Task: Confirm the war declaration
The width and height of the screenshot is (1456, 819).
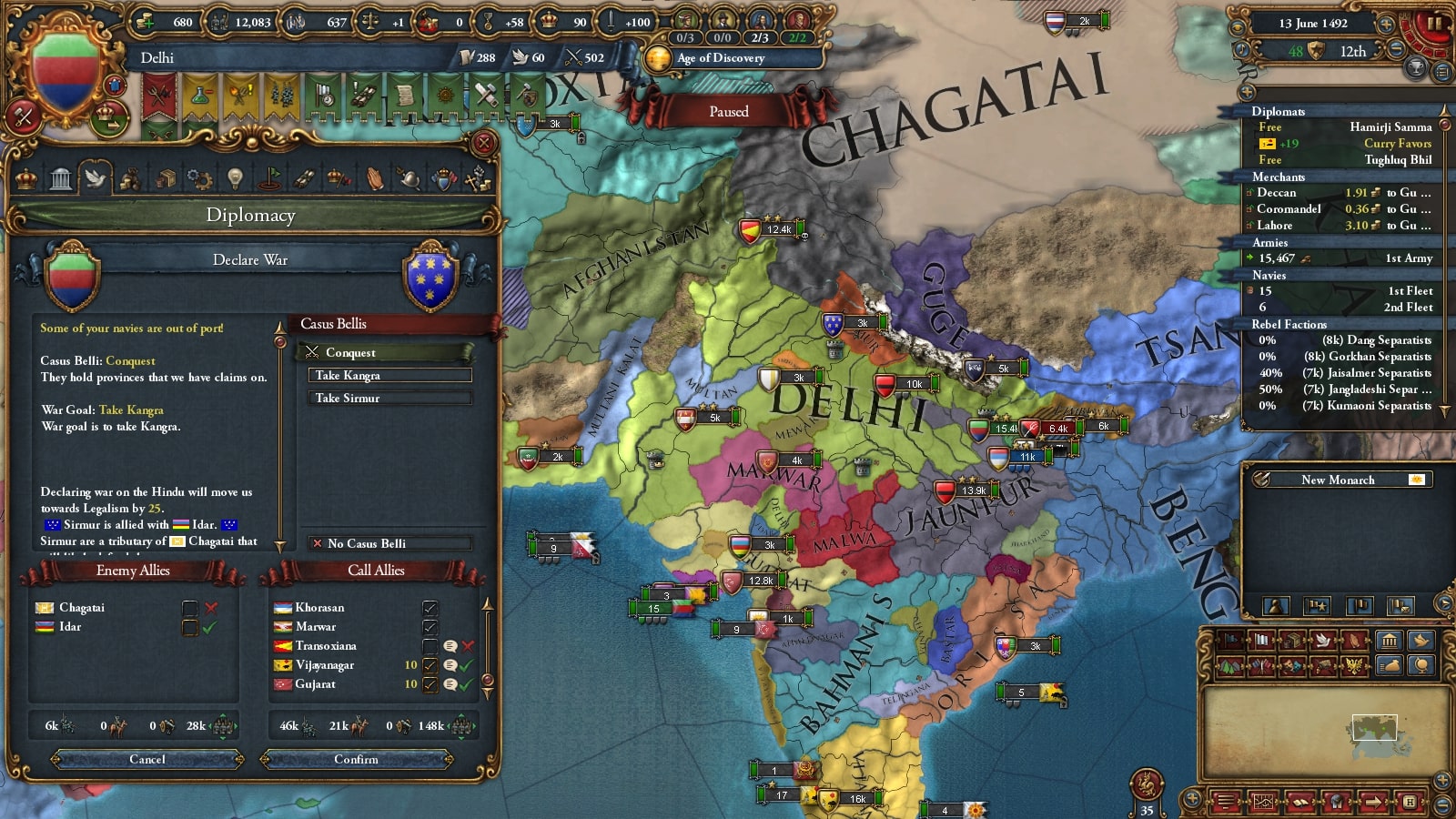Action: pos(356,759)
